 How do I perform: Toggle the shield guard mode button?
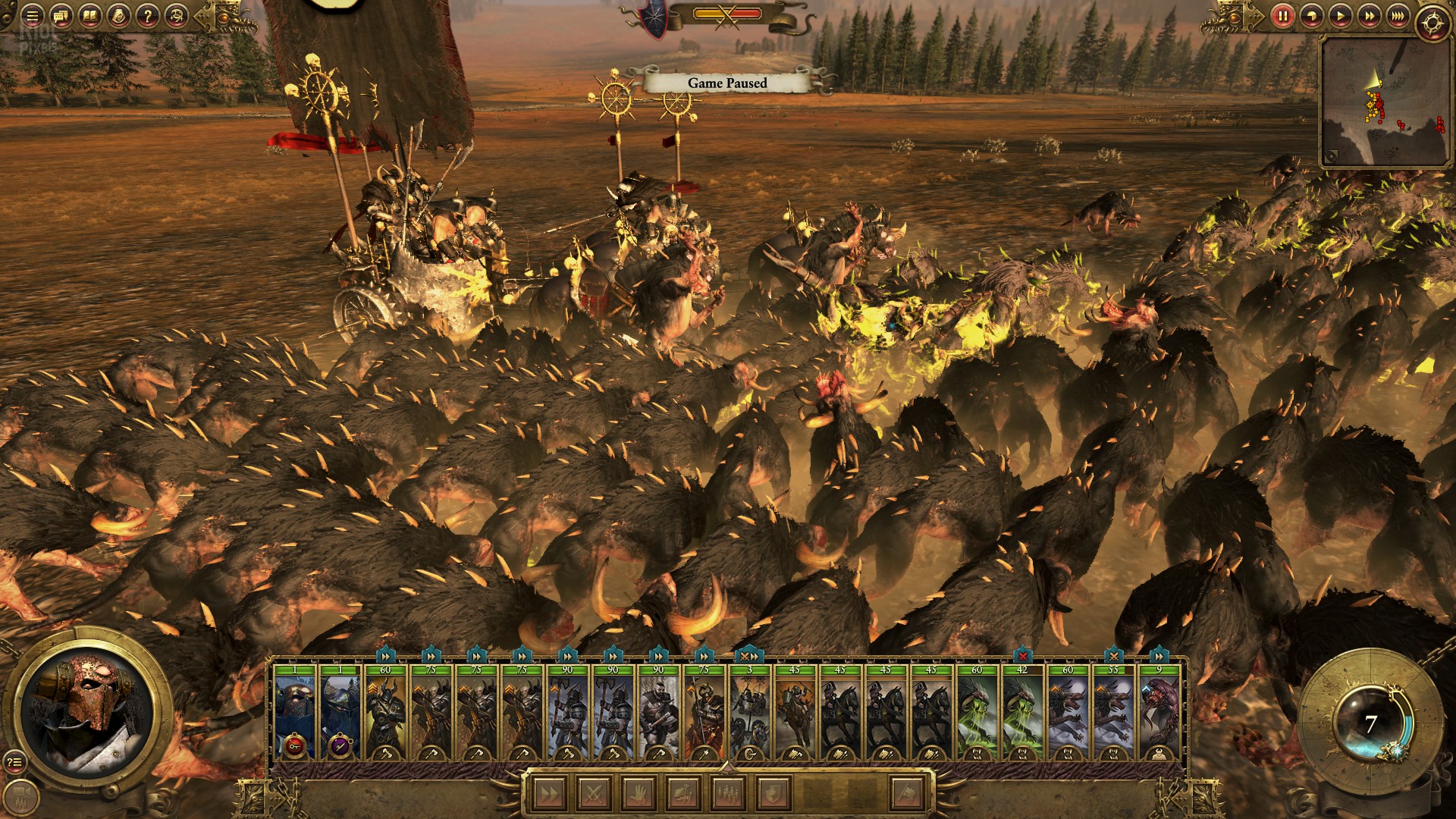coord(773,794)
